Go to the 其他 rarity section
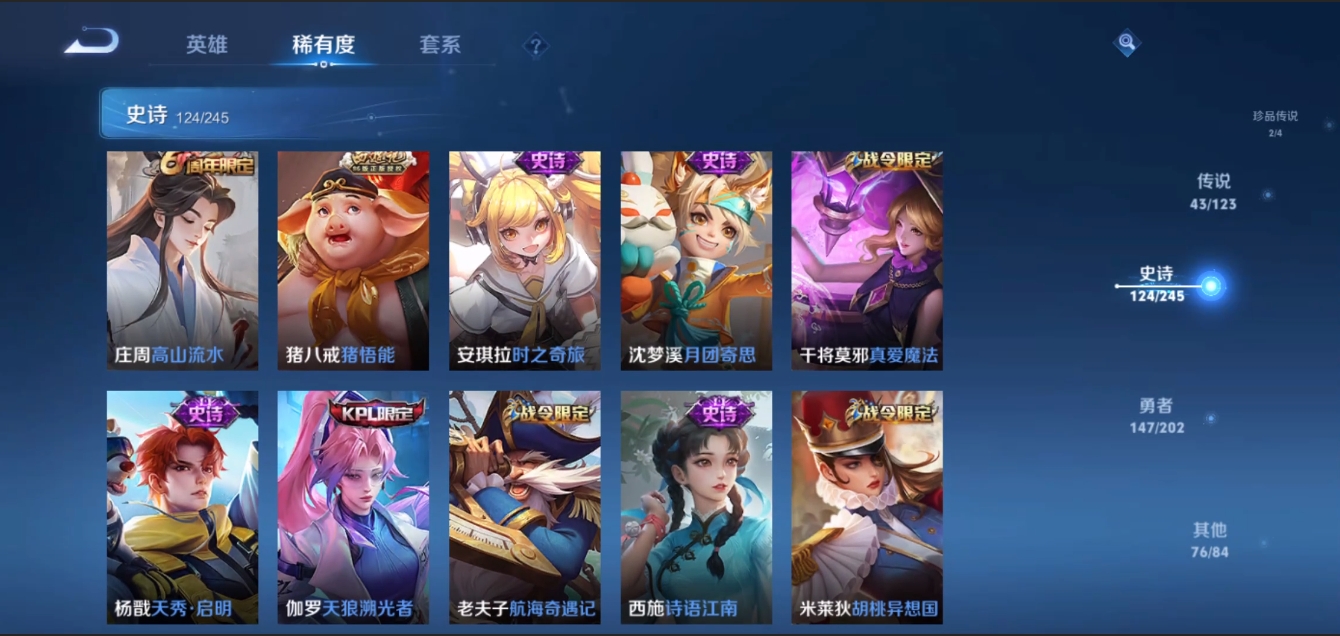This screenshot has height=636, width=1340. [x=1209, y=539]
